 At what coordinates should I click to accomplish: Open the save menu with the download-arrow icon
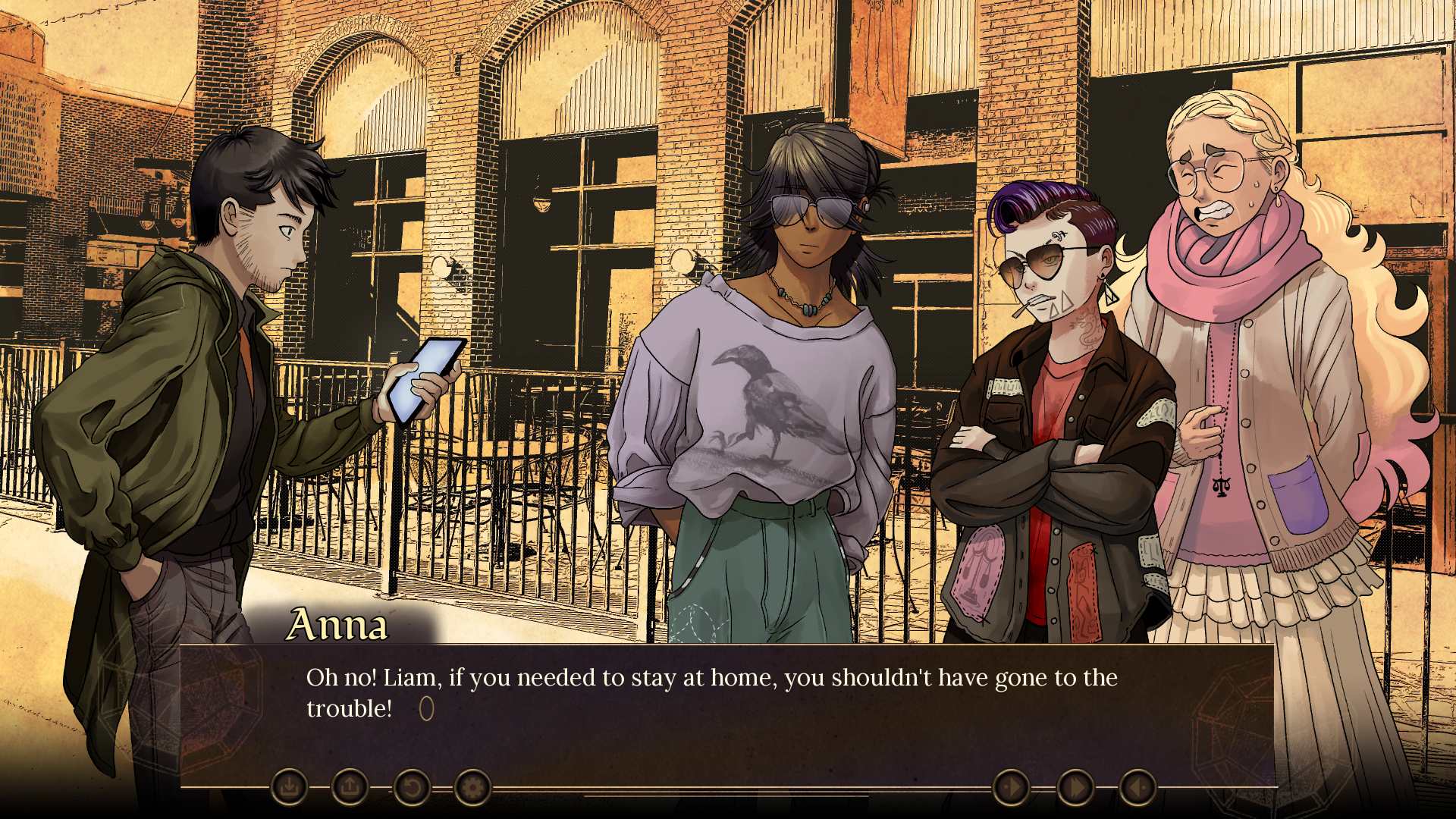tap(289, 788)
